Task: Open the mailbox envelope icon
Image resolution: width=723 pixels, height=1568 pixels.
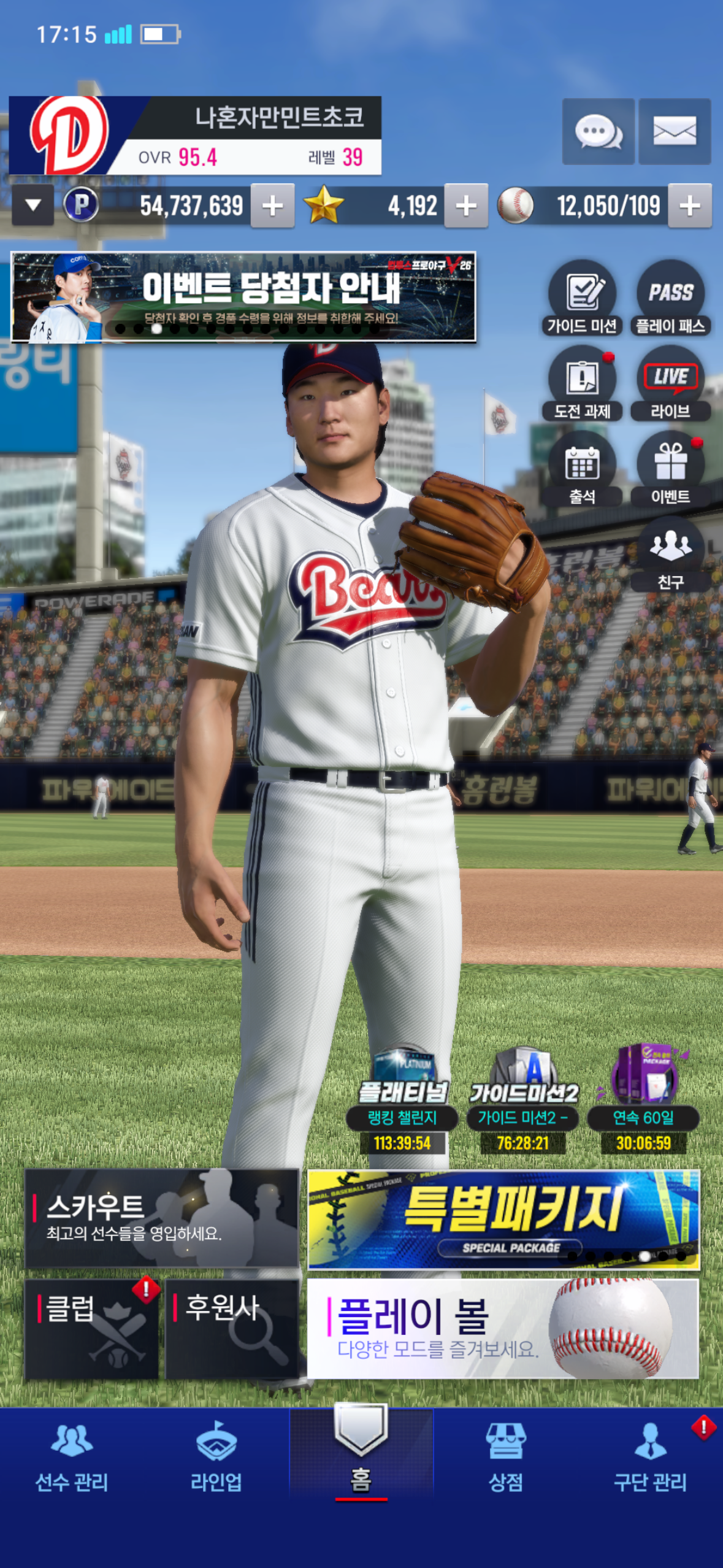Action: point(675,131)
